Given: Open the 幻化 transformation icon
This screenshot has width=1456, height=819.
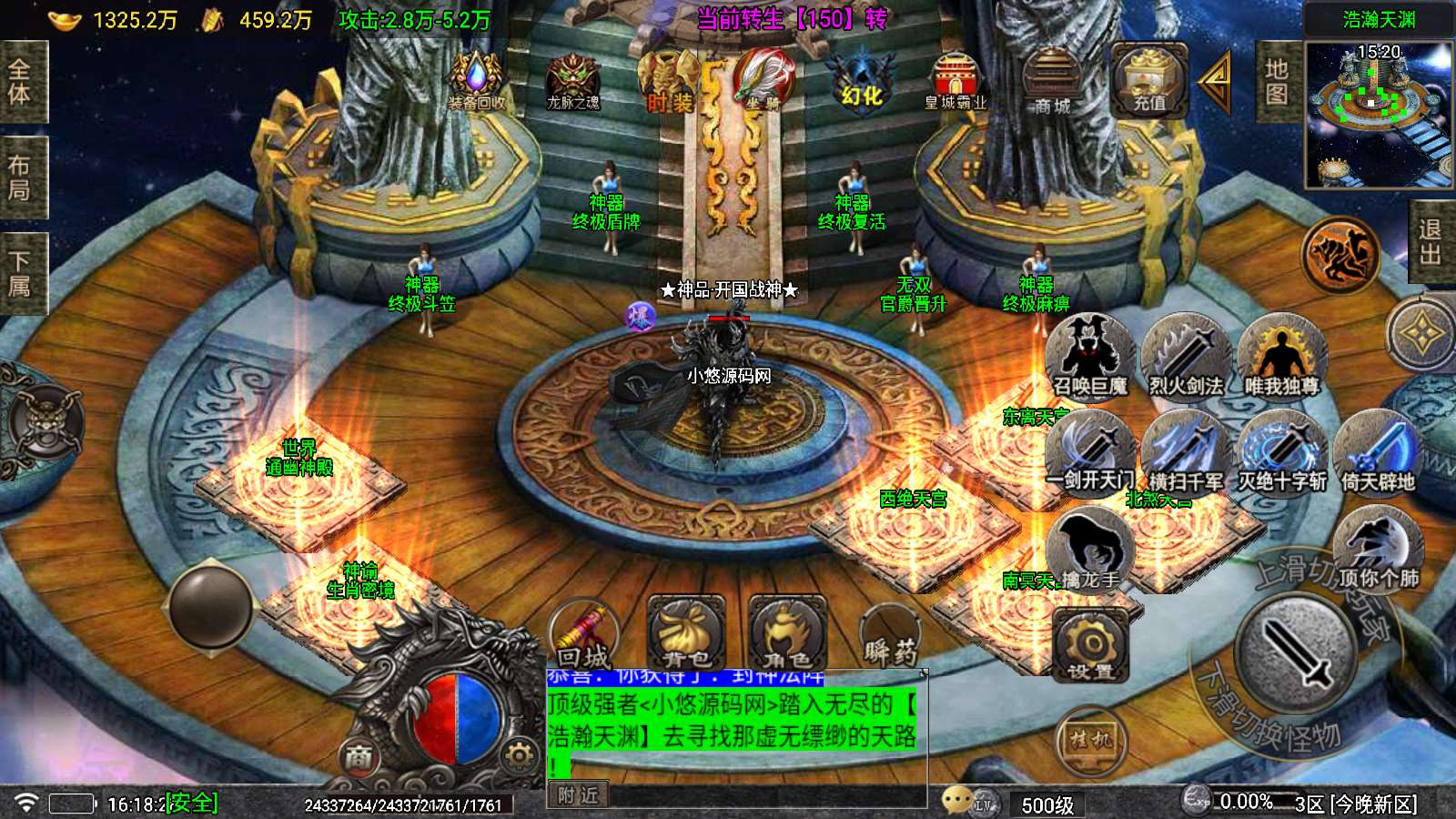Looking at the screenshot, I should pyautogui.click(x=861, y=80).
